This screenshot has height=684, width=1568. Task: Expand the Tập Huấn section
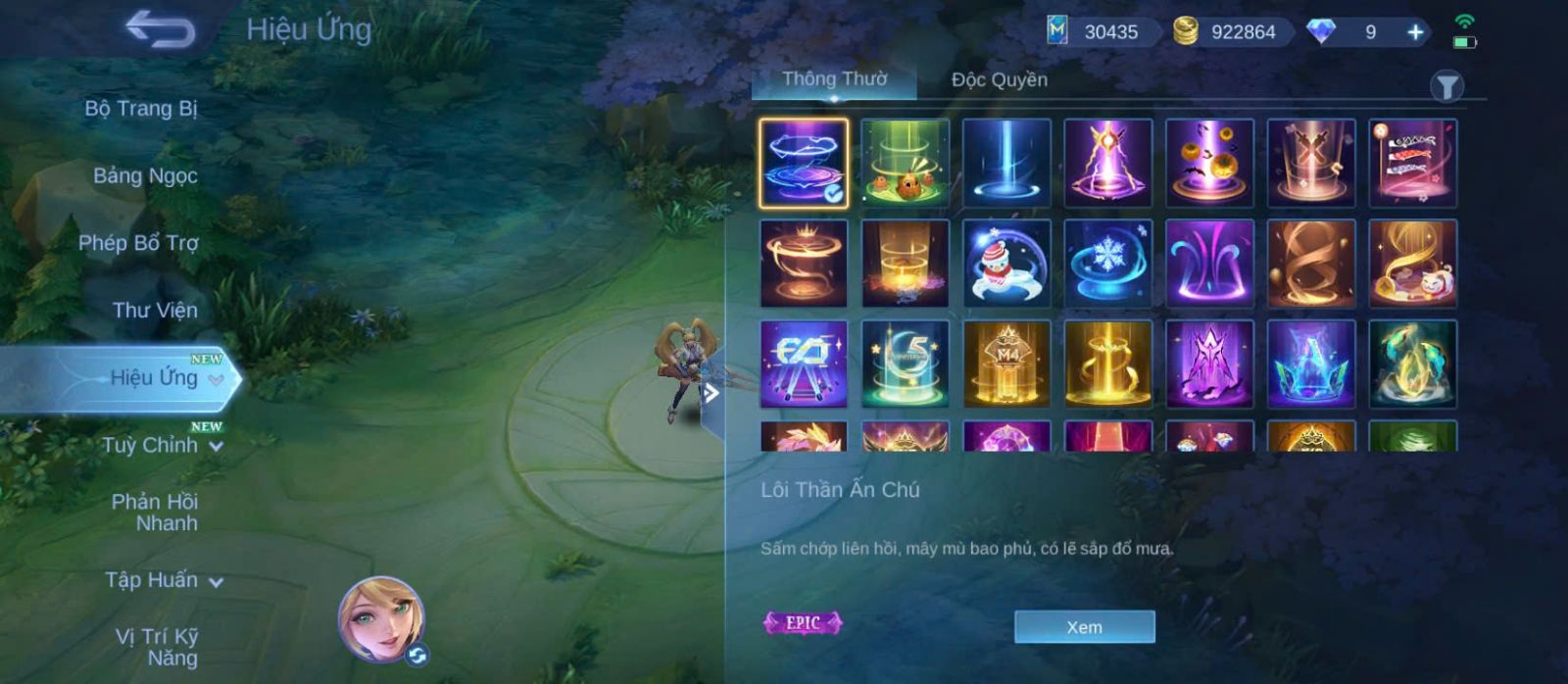tap(163, 580)
